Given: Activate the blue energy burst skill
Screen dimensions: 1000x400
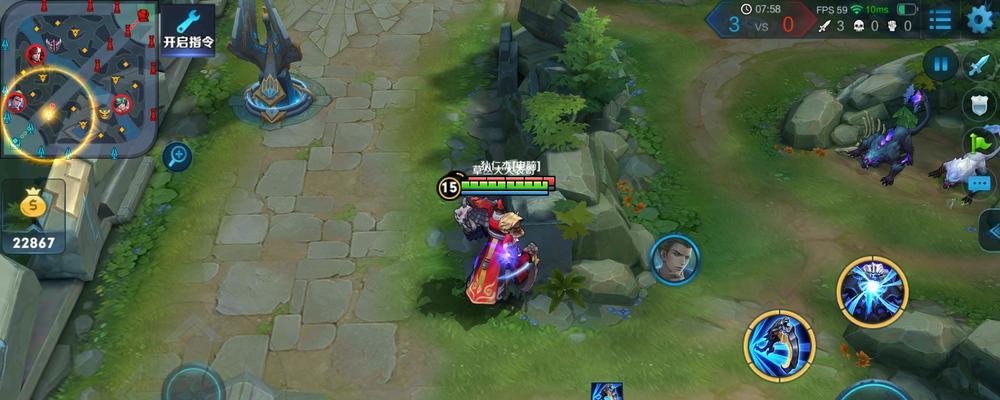Looking at the screenshot, I should (x=872, y=290).
